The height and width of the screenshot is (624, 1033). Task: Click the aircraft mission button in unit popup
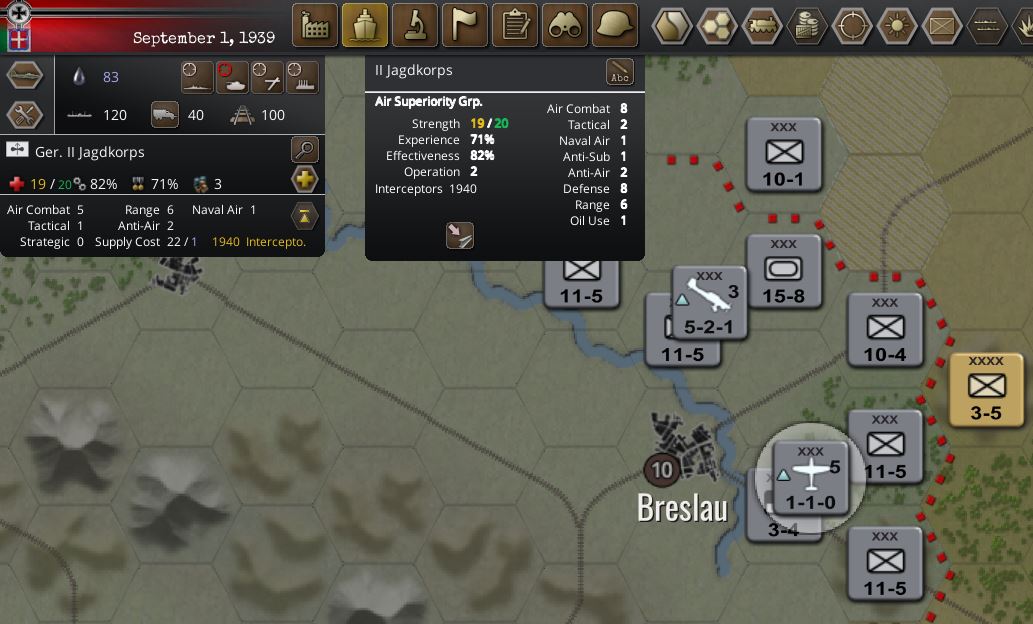pyautogui.click(x=460, y=236)
